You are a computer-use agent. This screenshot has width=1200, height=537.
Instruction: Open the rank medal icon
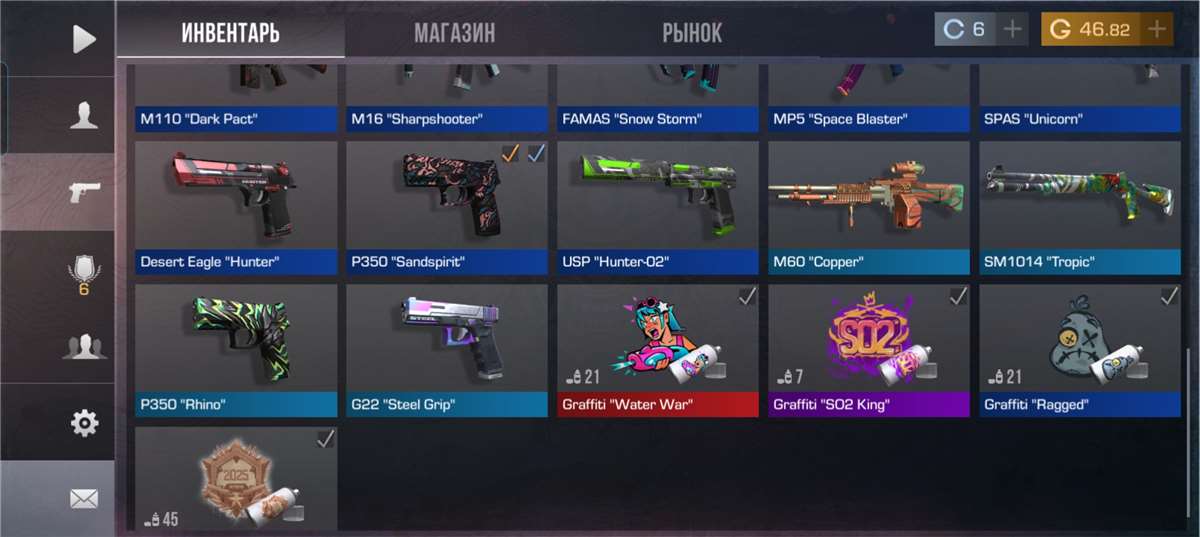pos(84,272)
